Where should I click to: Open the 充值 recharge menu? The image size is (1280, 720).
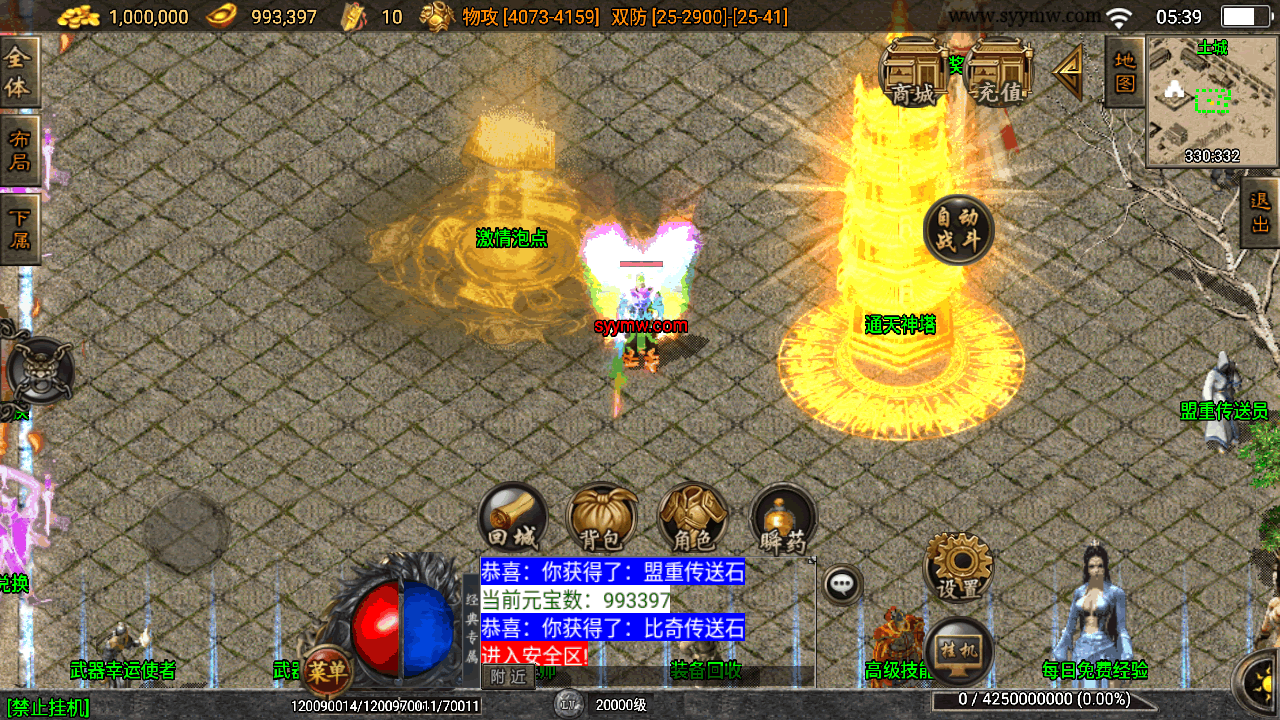(999, 73)
